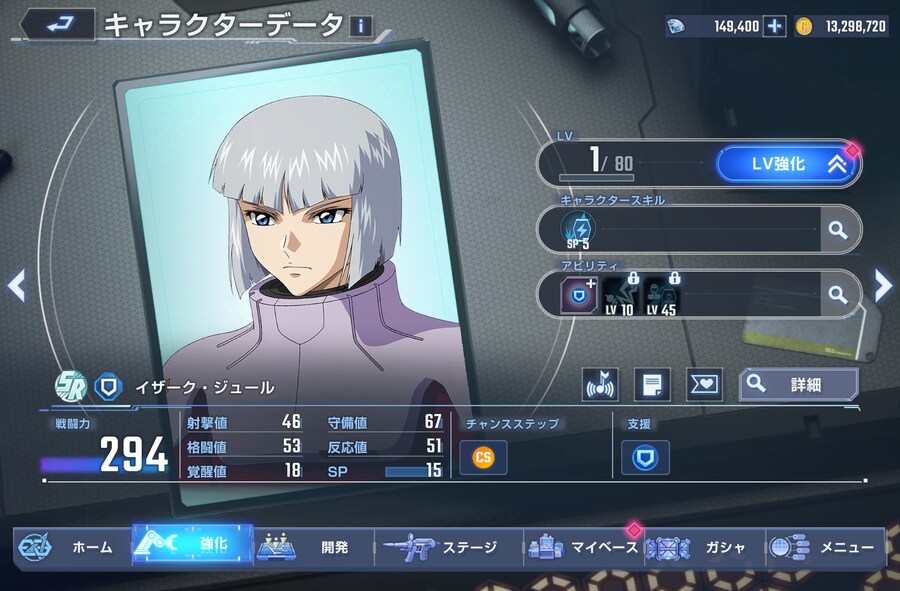Select the locked LV 10 ability icon
Viewport: 900px width, 591px height.
pos(622,294)
